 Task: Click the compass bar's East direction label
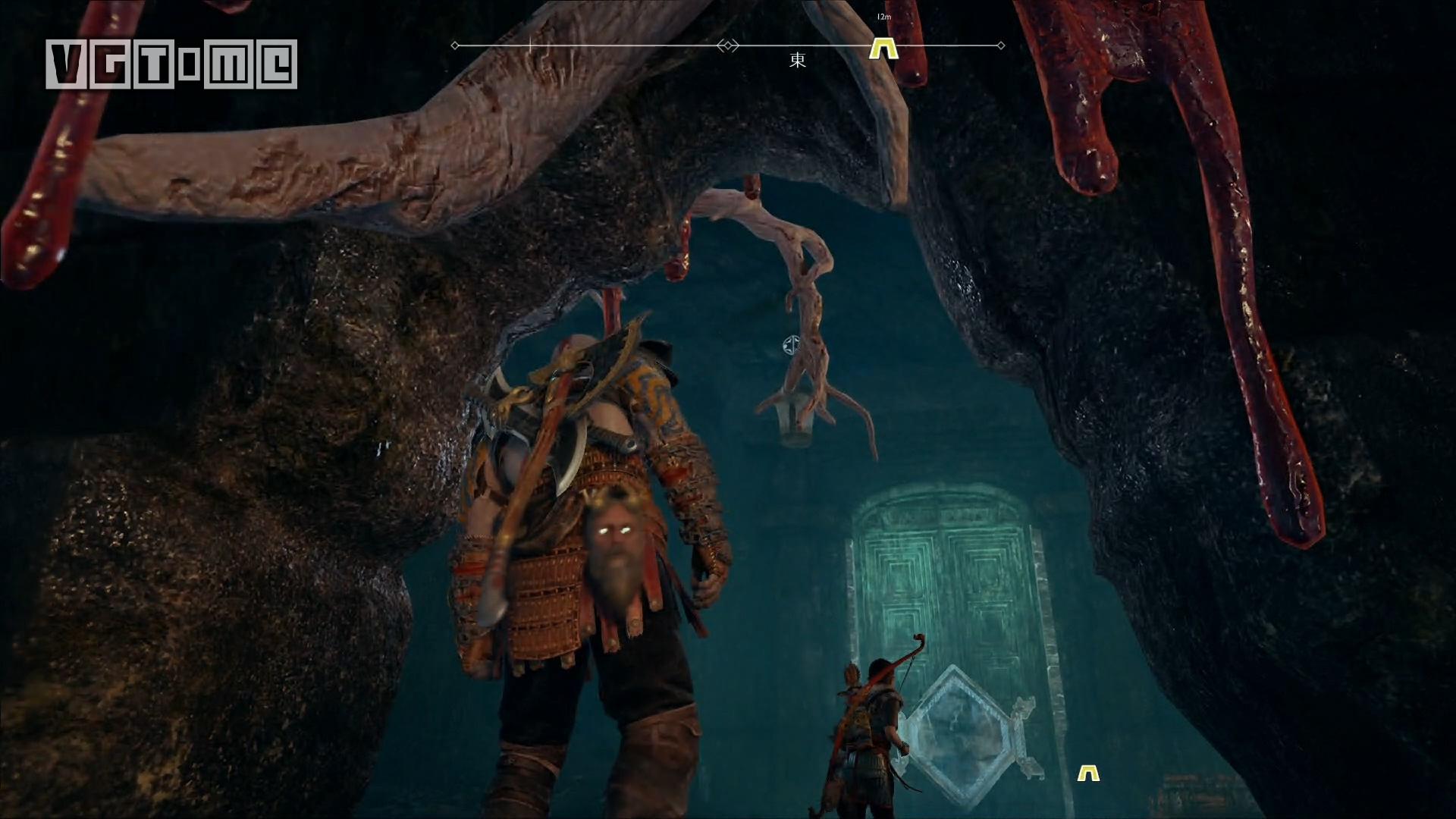pyautogui.click(x=797, y=61)
